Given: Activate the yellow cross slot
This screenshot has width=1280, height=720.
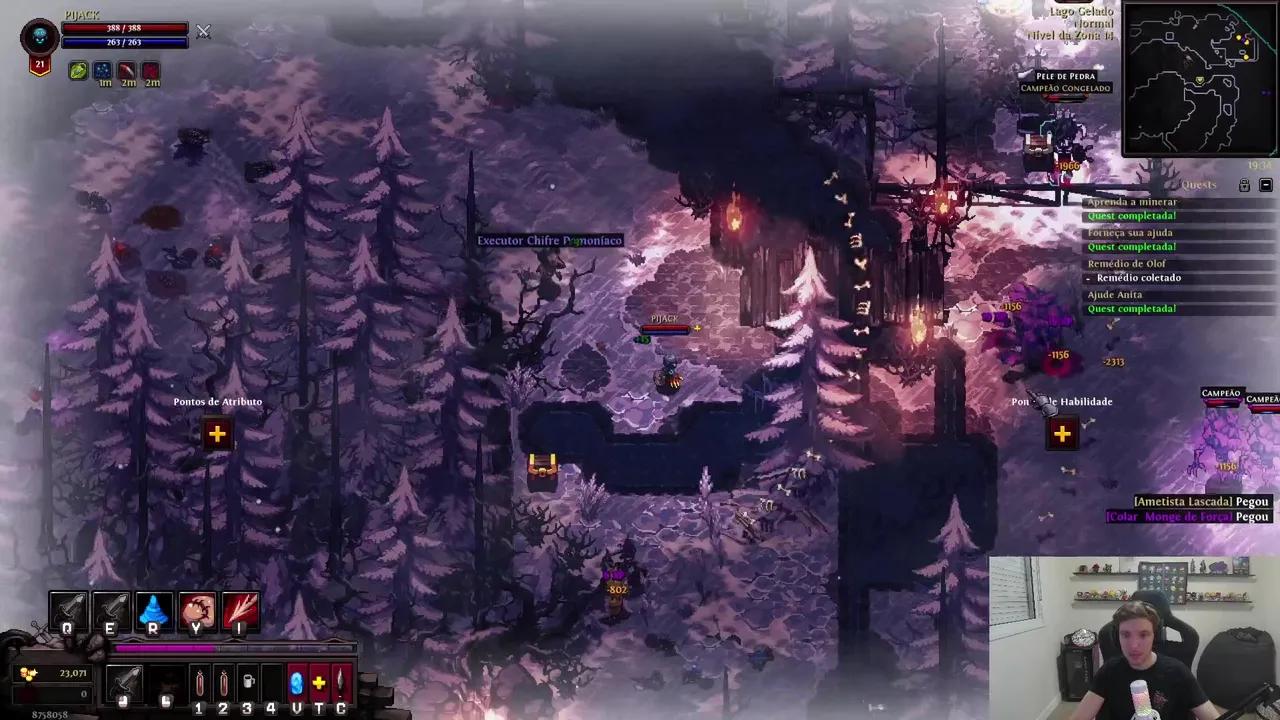Looking at the screenshot, I should point(319,684).
